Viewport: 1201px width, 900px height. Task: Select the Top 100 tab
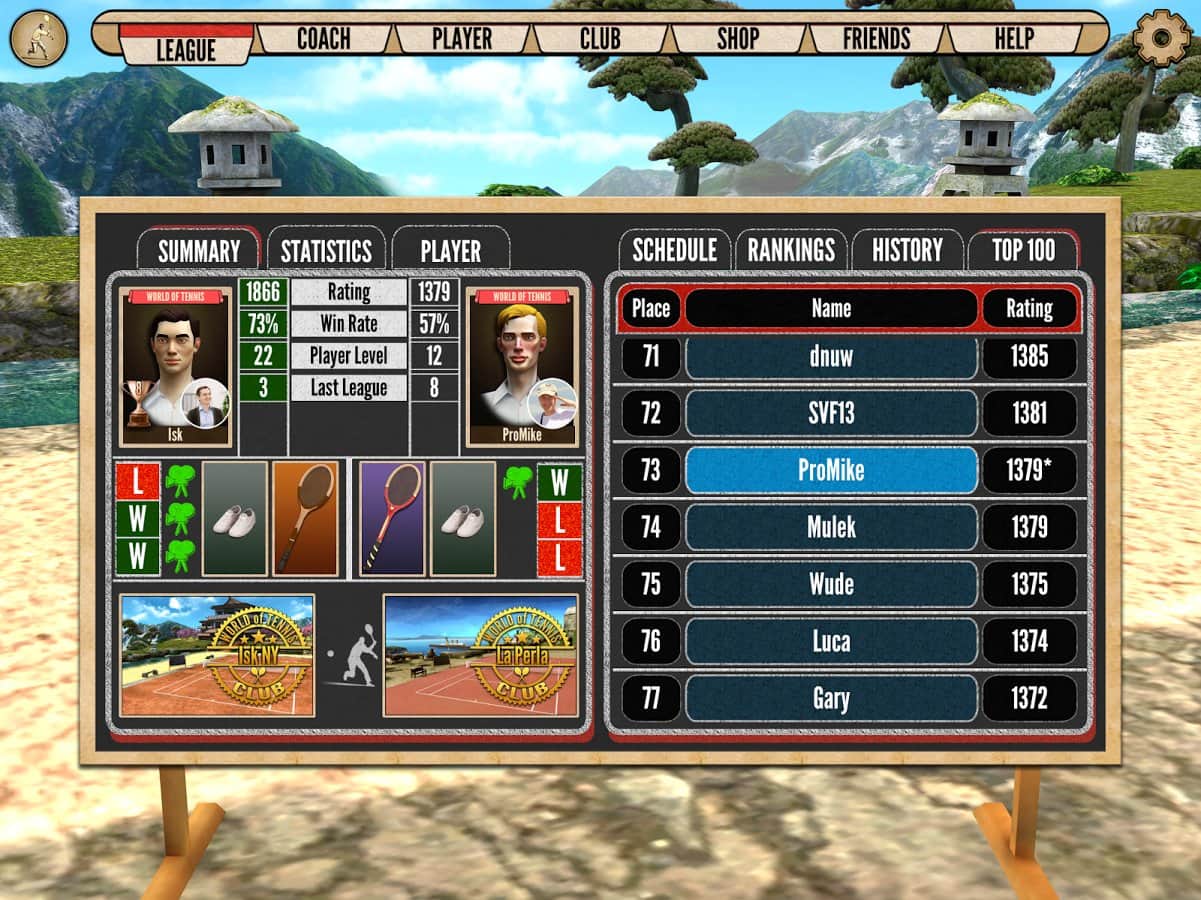(1023, 250)
